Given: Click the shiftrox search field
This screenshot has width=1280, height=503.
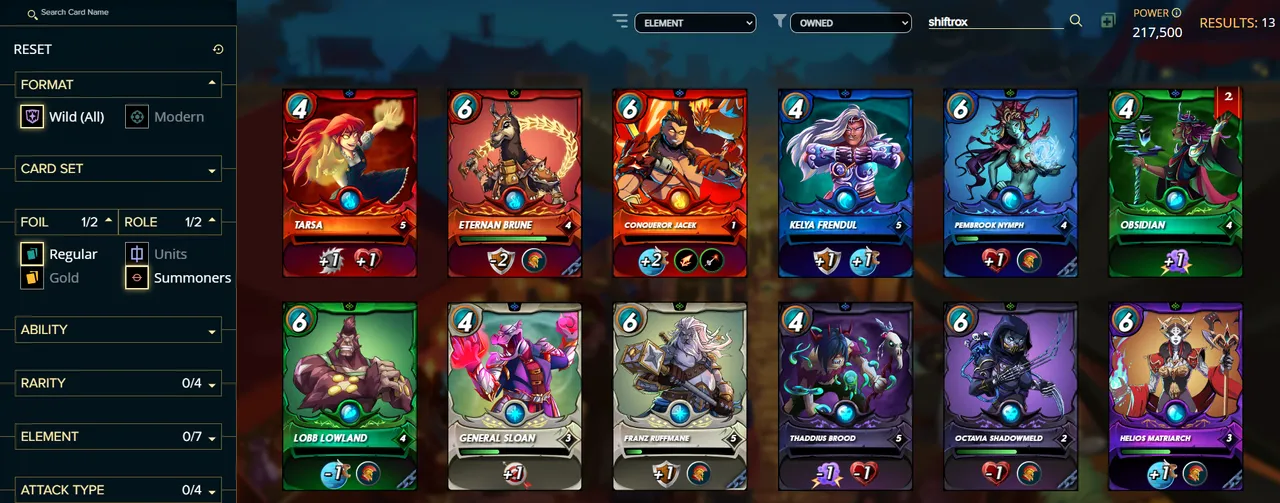Looking at the screenshot, I should click(995, 21).
